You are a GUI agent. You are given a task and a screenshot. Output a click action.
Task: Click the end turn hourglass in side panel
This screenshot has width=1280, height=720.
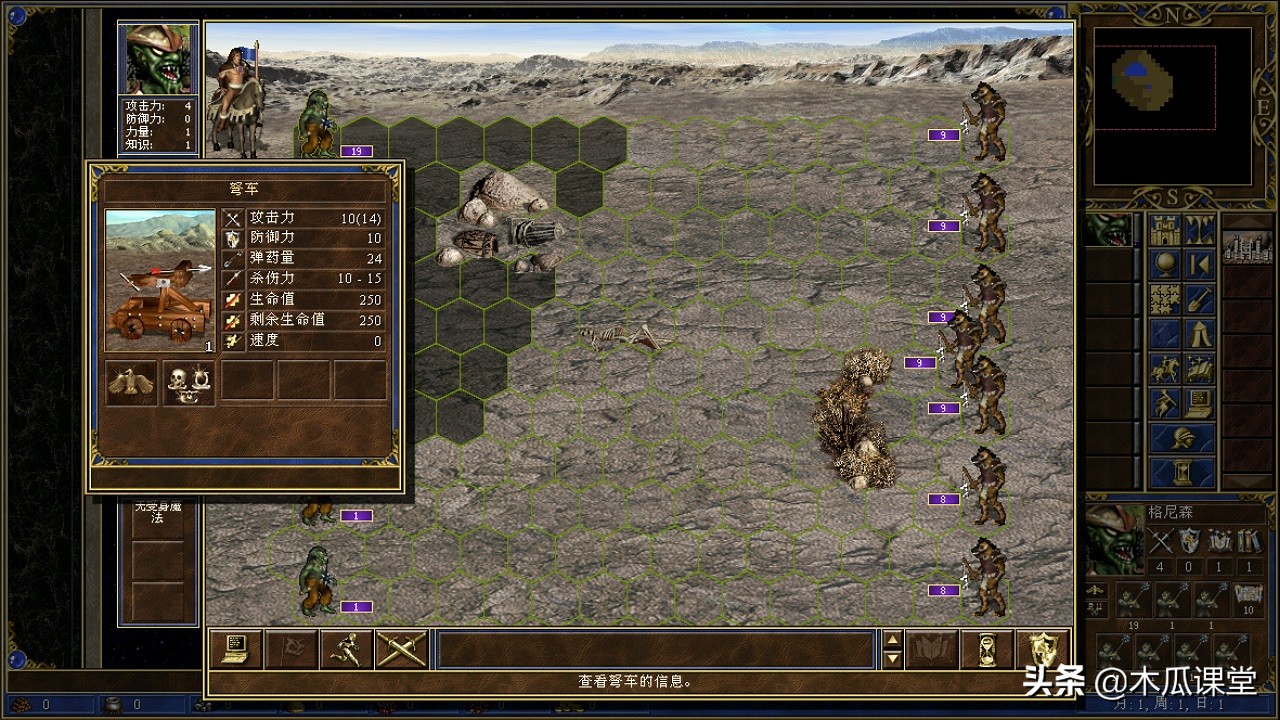[x=1182, y=472]
